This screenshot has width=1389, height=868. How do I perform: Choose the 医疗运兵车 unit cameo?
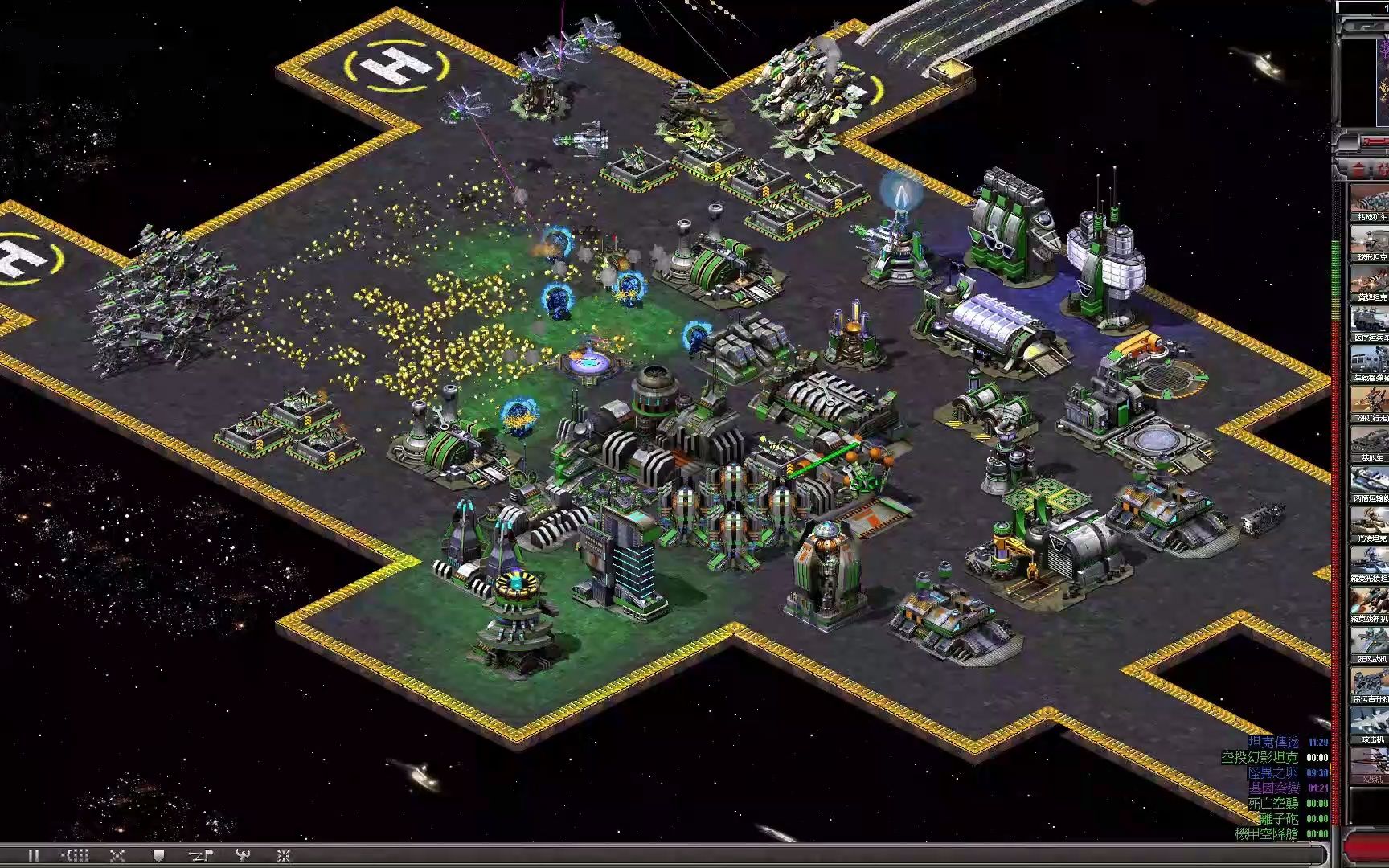click(x=1370, y=321)
